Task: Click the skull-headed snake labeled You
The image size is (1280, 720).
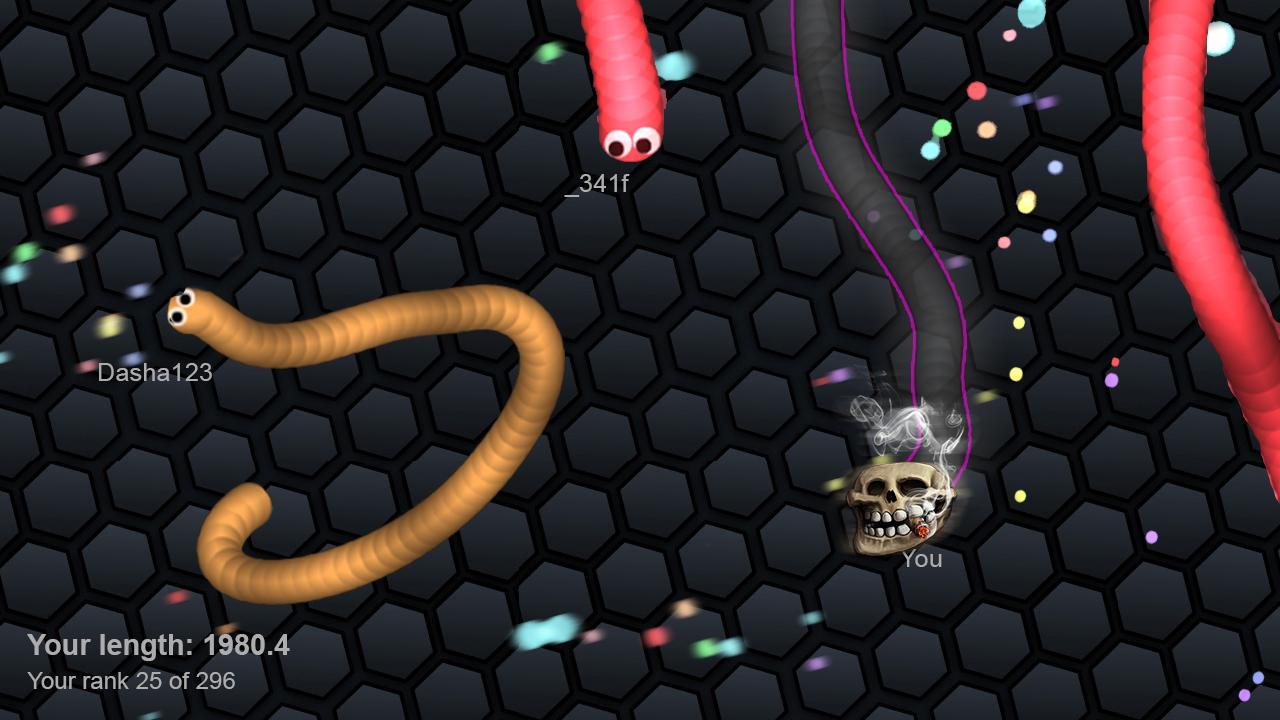Action: pos(893,505)
